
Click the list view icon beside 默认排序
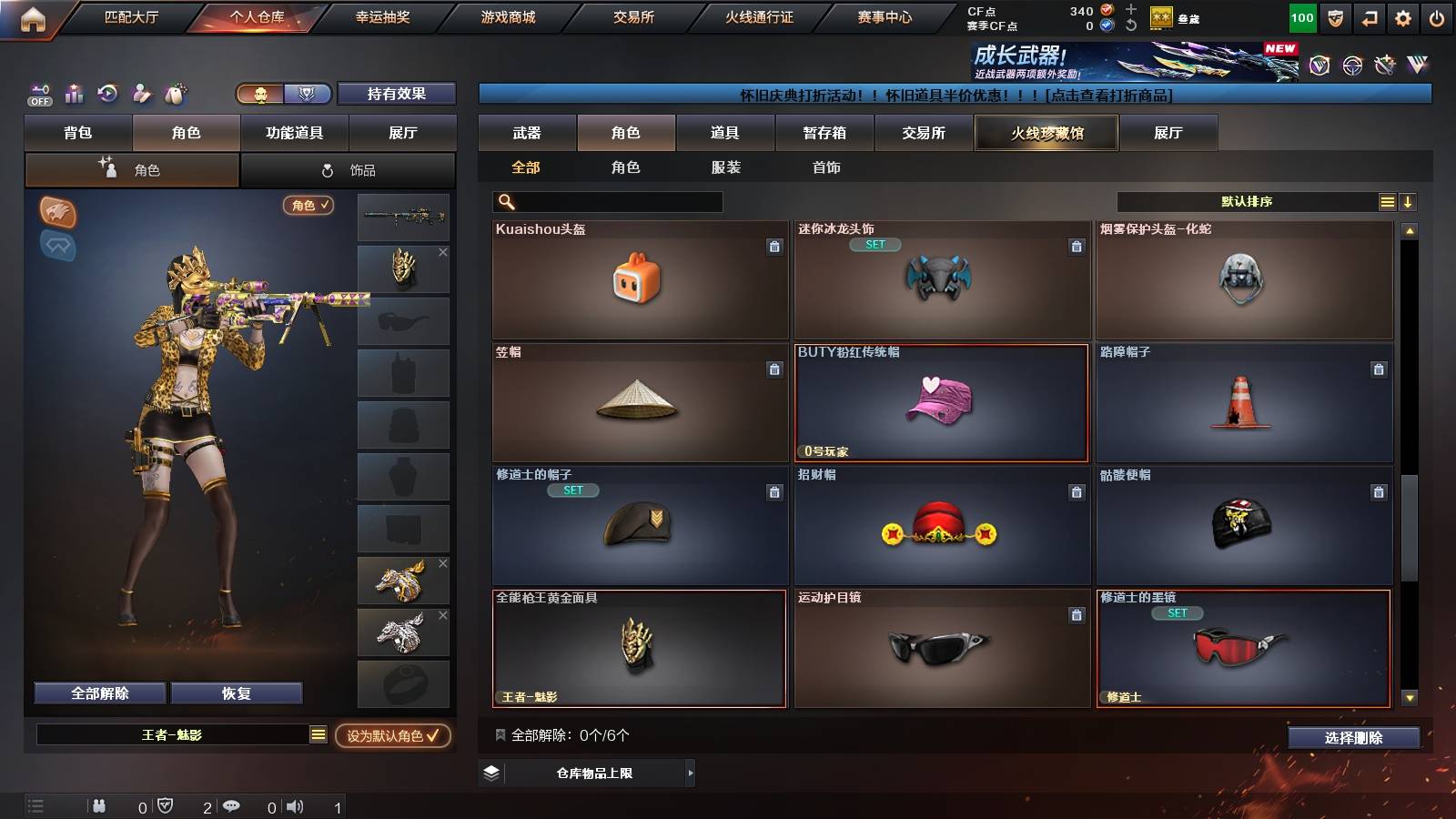[x=1386, y=201]
